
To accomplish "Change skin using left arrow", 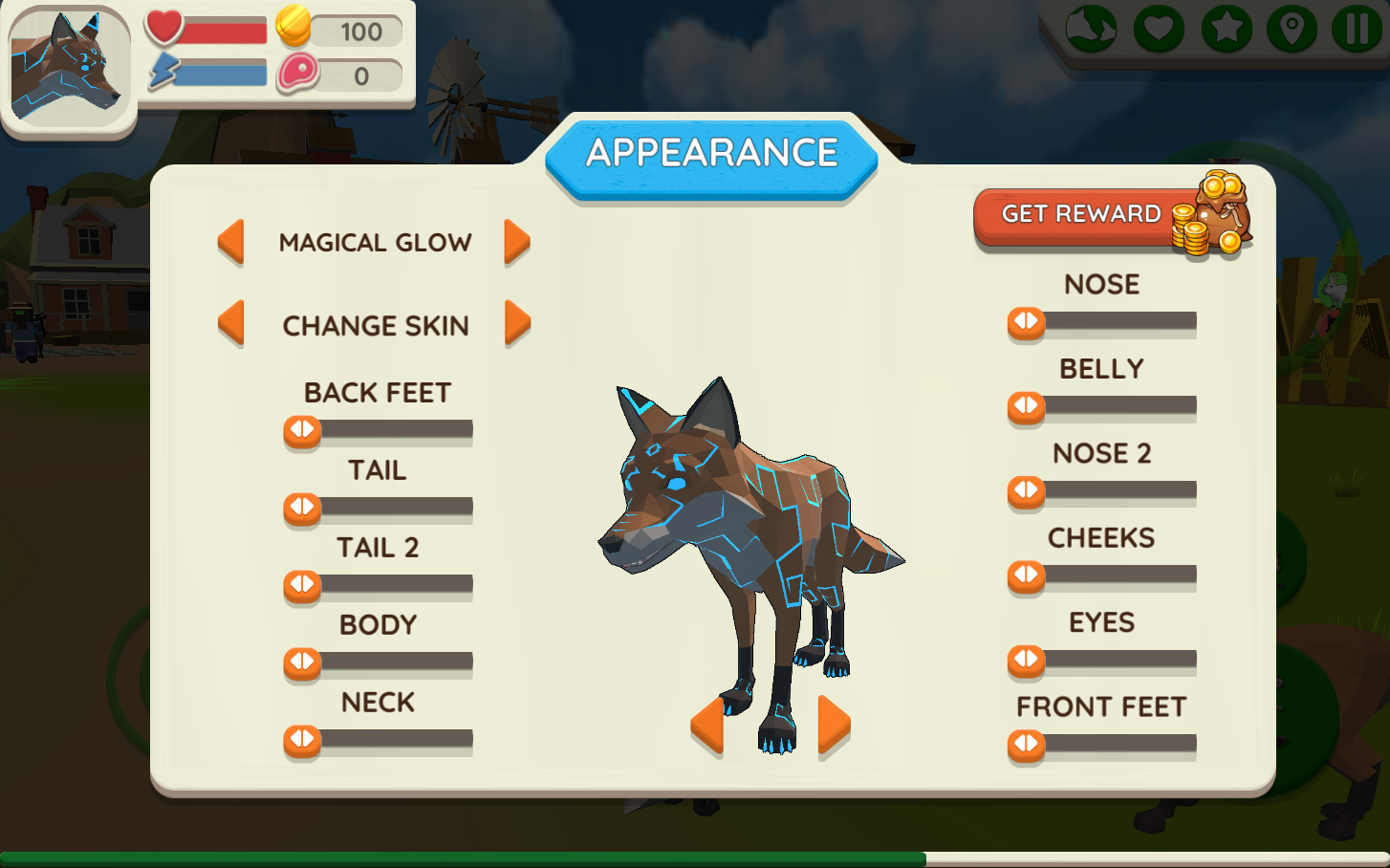I will pyautogui.click(x=230, y=325).
